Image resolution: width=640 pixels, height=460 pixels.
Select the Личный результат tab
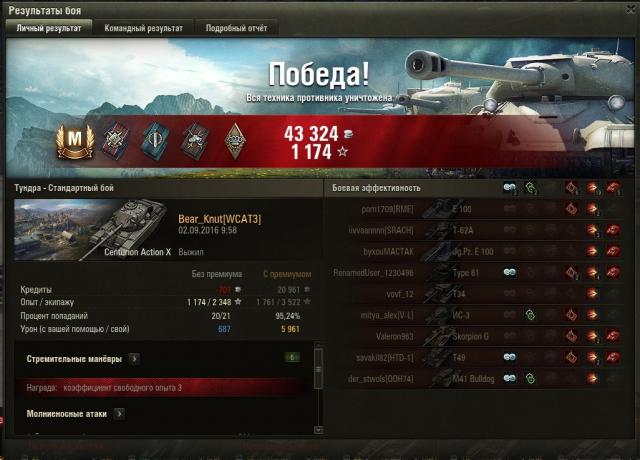pos(50,28)
